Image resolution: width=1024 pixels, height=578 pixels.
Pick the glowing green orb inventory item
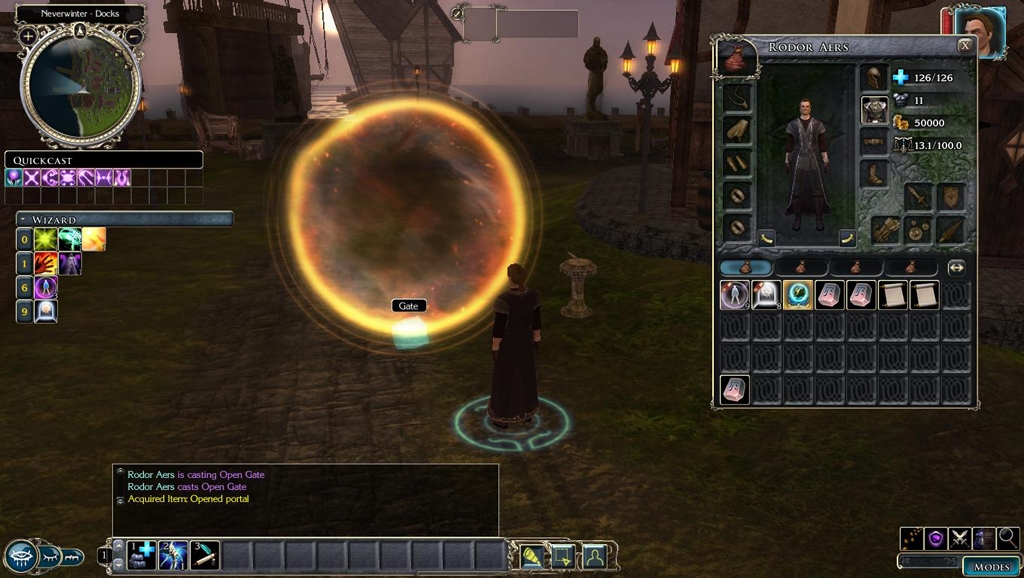(x=797, y=295)
